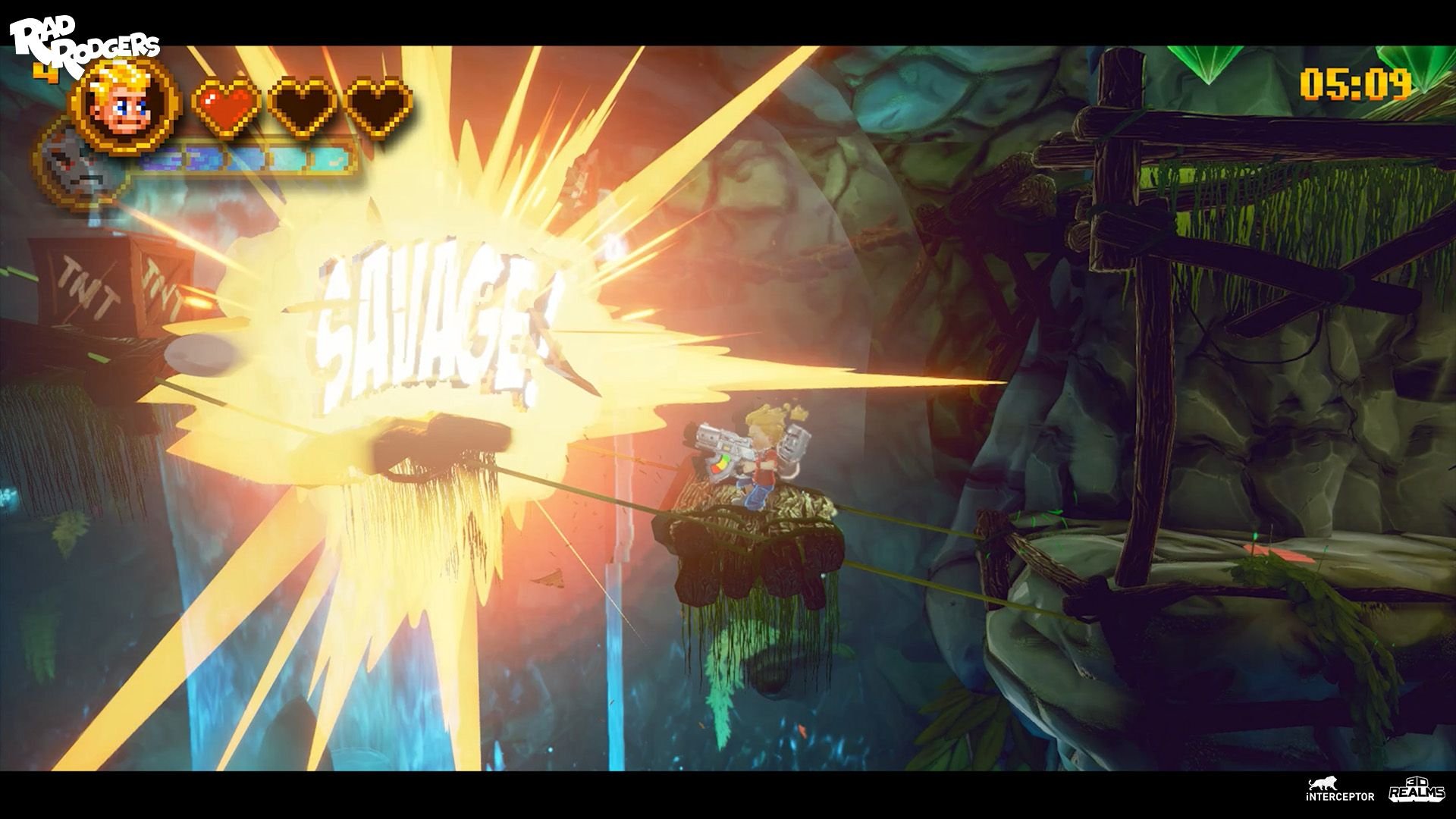Click the blue ammo gauge bar

click(x=243, y=159)
